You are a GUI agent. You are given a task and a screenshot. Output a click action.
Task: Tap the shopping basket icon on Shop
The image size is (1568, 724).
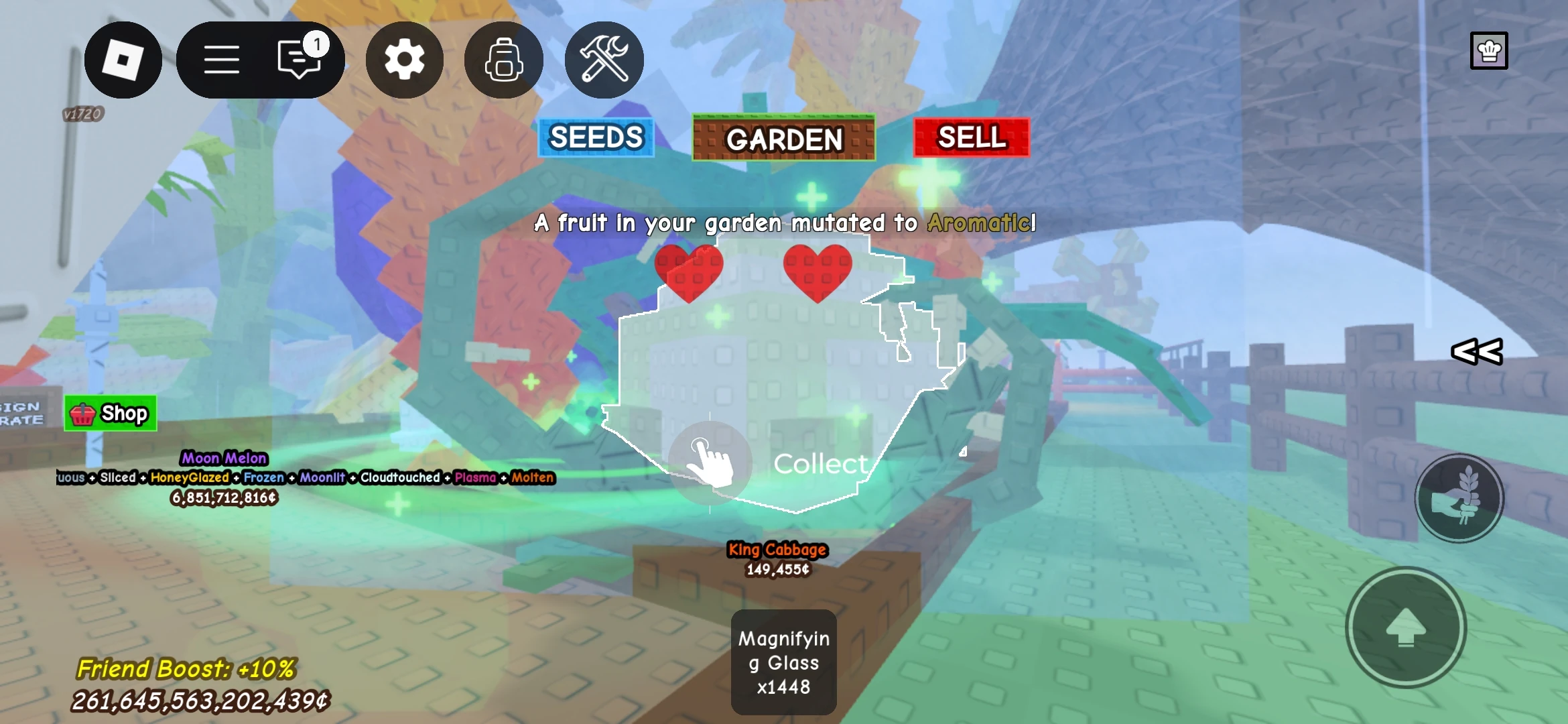(81, 413)
